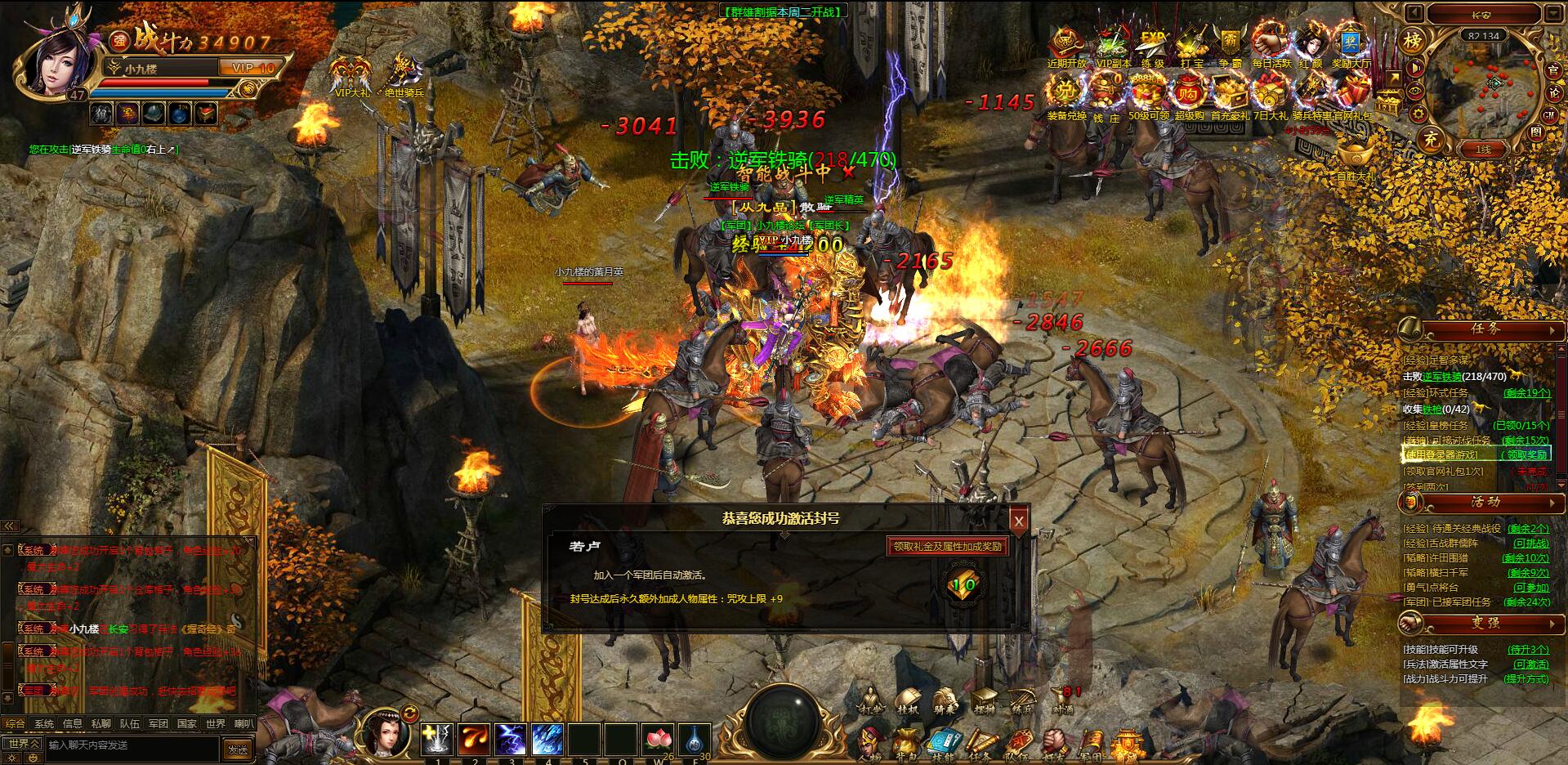The image size is (1568, 765).
Task: Select the 1线 server line button
Action: [1483, 150]
